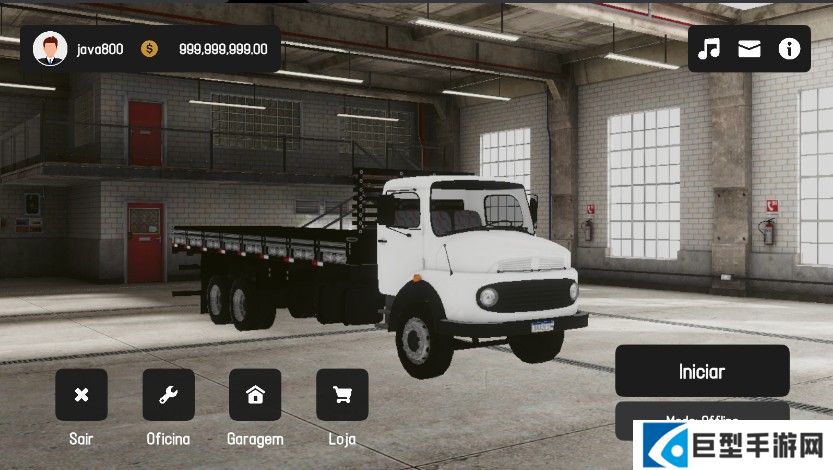Exit via the Sair button

pos(81,395)
